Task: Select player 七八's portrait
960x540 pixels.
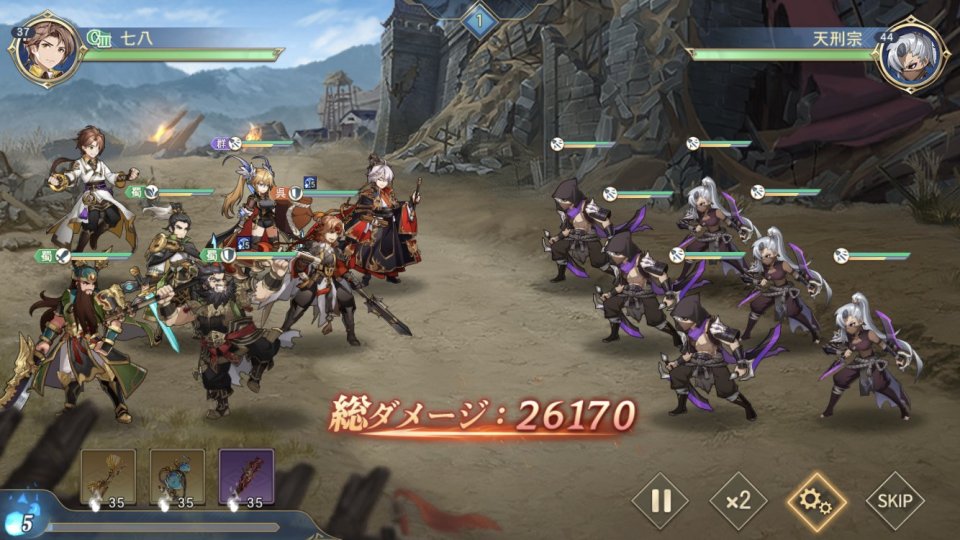Action: point(48,52)
